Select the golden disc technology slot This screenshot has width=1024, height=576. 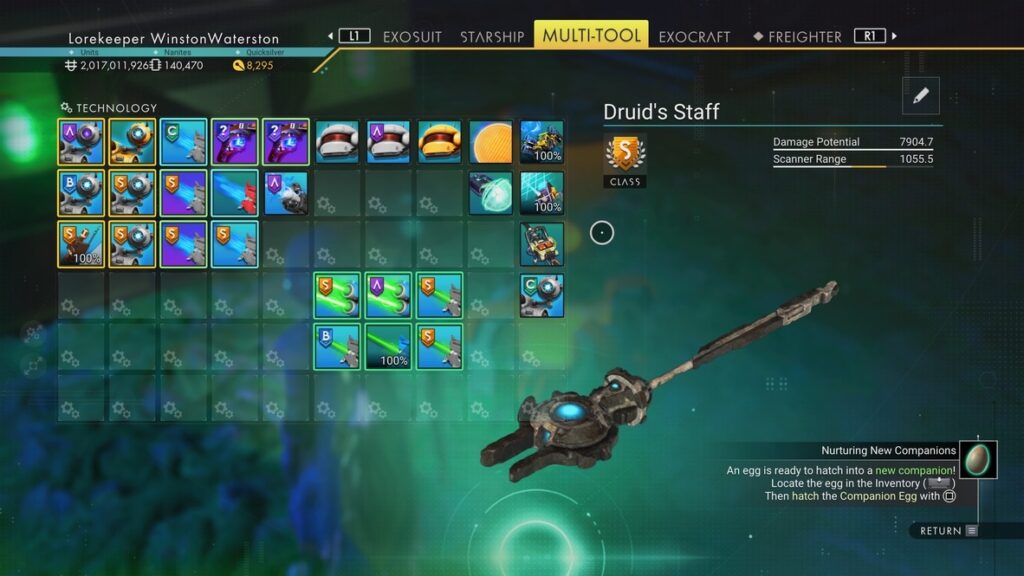(x=491, y=141)
